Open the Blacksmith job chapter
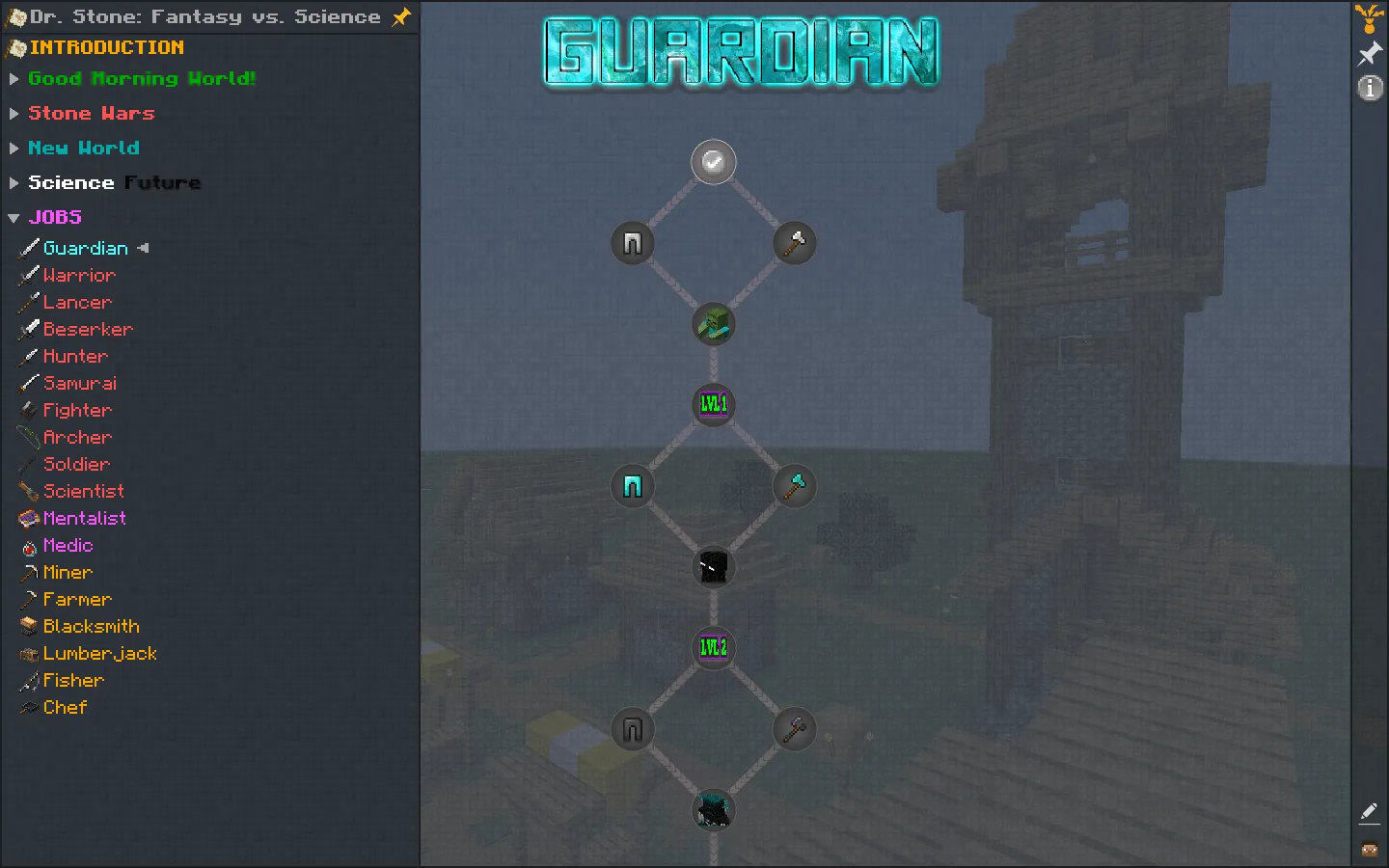The height and width of the screenshot is (868, 1389). point(92,626)
